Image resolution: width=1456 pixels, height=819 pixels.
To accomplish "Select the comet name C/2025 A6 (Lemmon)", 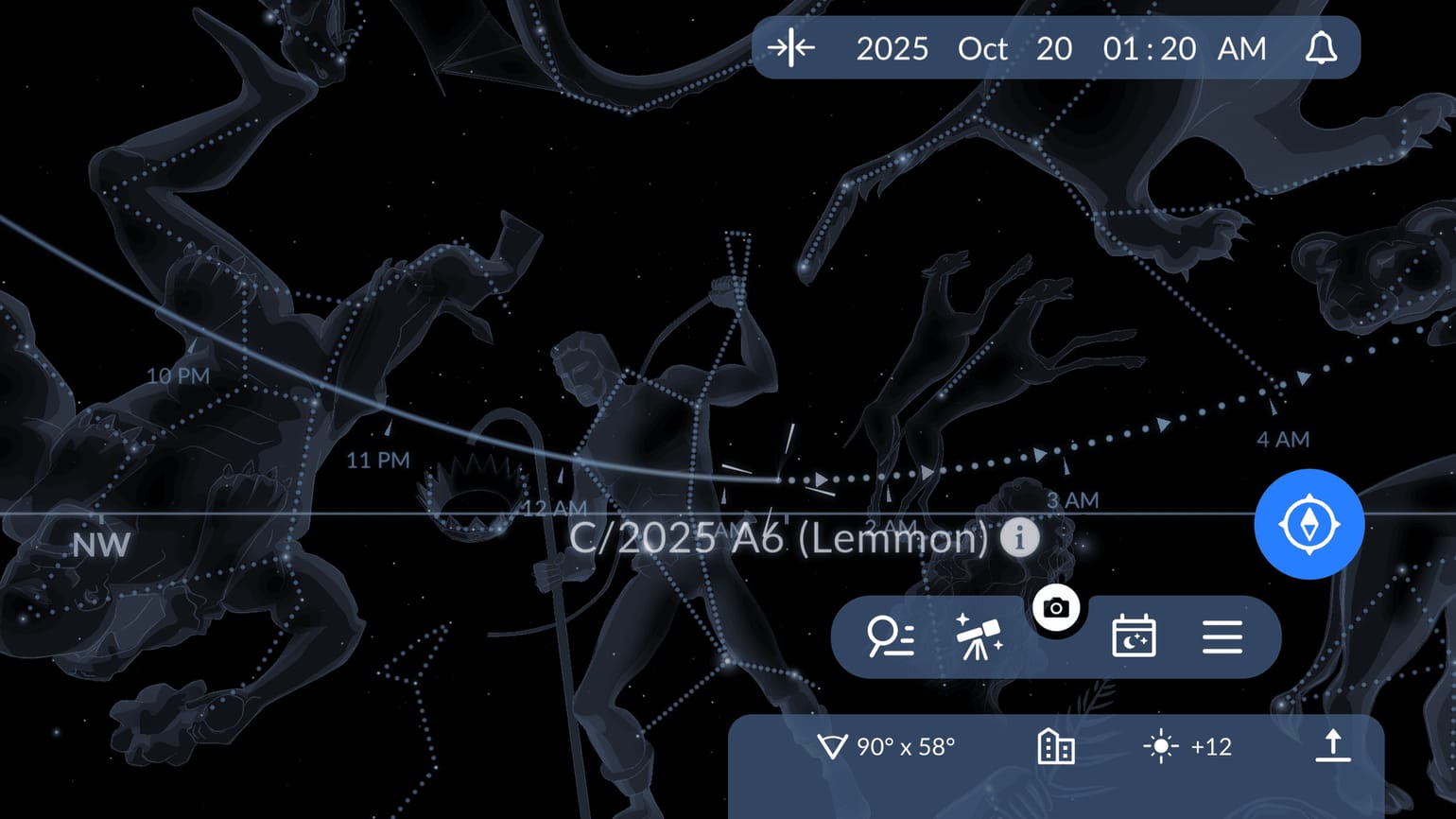I will click(781, 539).
